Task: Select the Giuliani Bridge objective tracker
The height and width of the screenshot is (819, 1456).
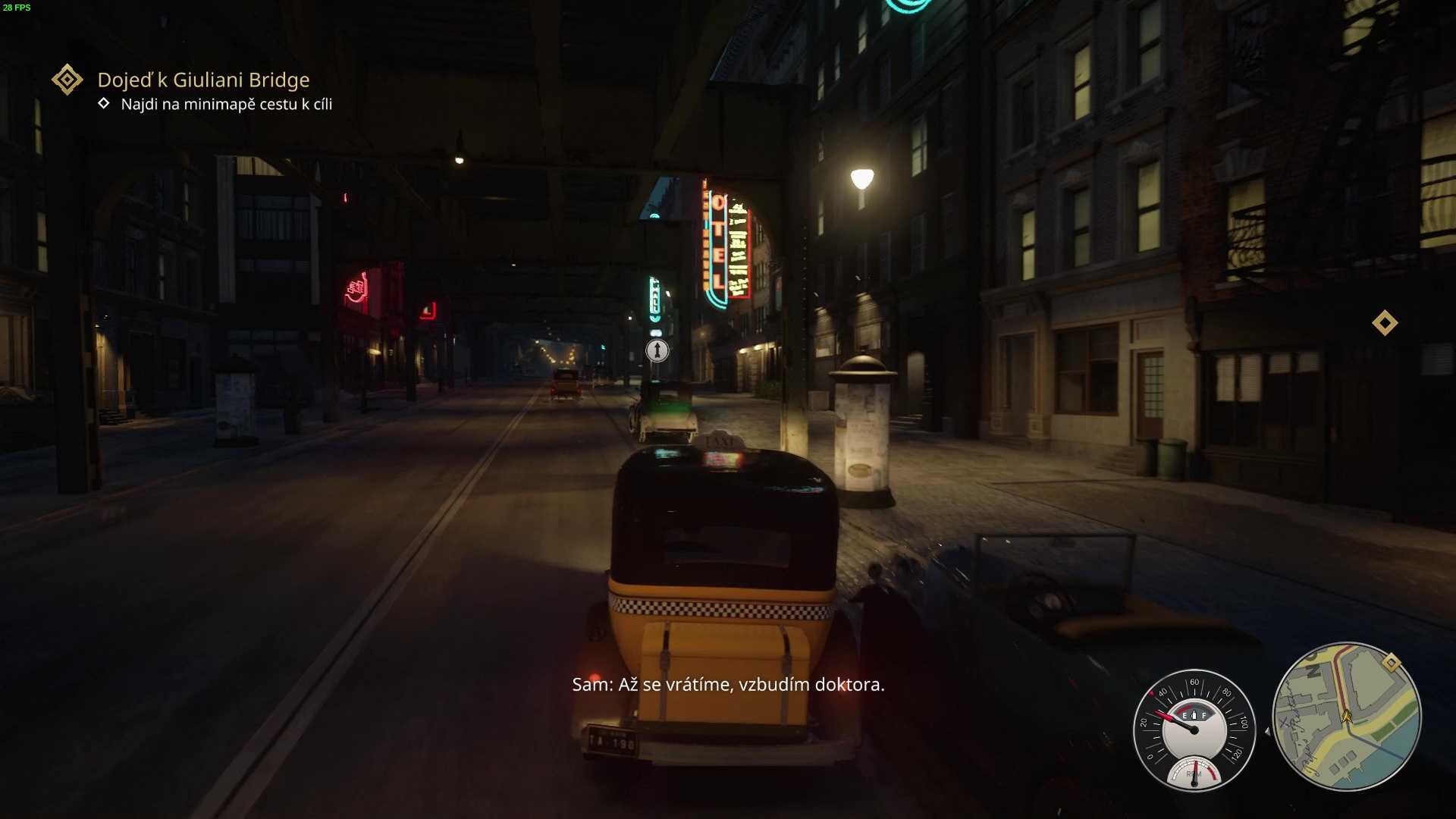Action: (x=203, y=80)
